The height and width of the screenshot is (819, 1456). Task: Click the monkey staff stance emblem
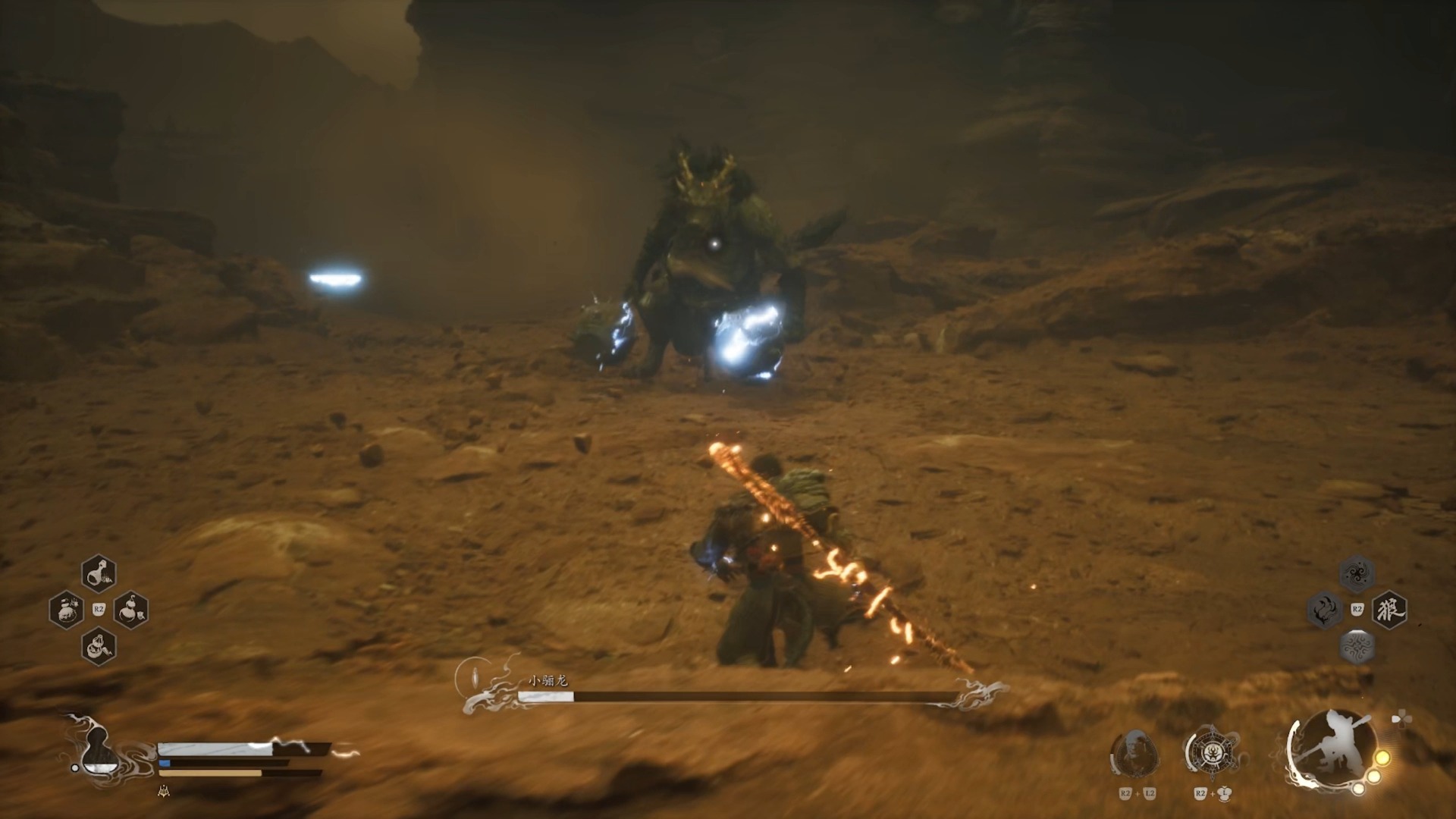pos(1331,749)
